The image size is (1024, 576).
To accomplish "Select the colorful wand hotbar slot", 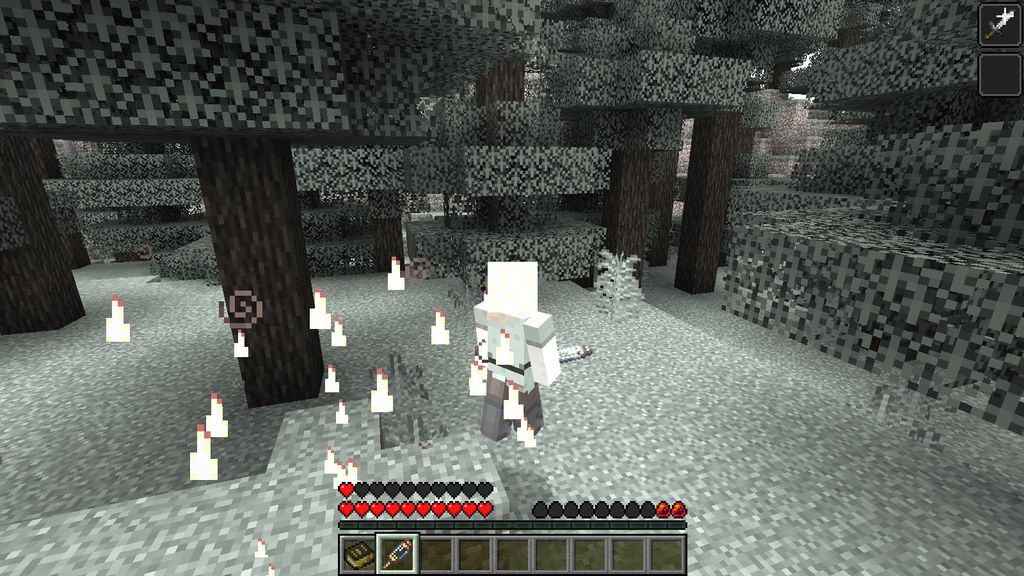I will point(395,554).
